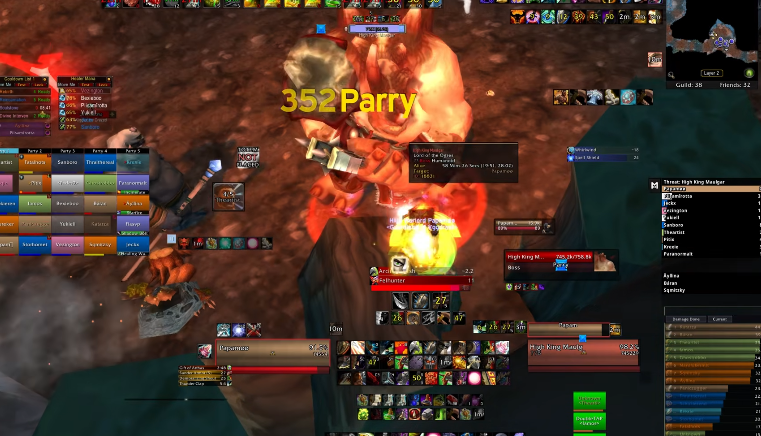Image resolution: width=761 pixels, height=436 pixels.
Task: Click the glowing pink orb action button
Action: [472, 377]
